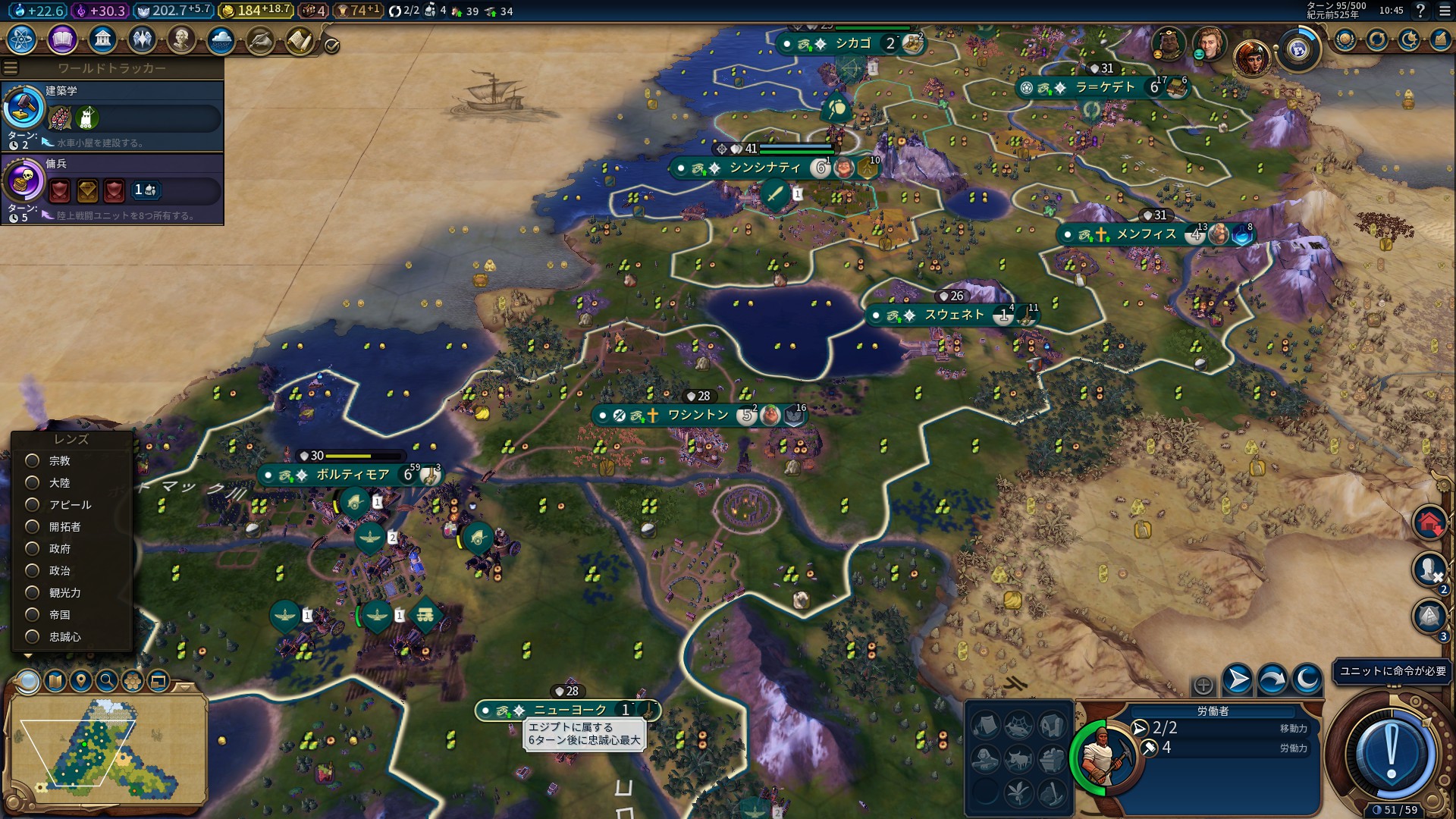Open the main game menu hamburger icon
Screen dimensions: 1456x819
click(x=1442, y=11)
